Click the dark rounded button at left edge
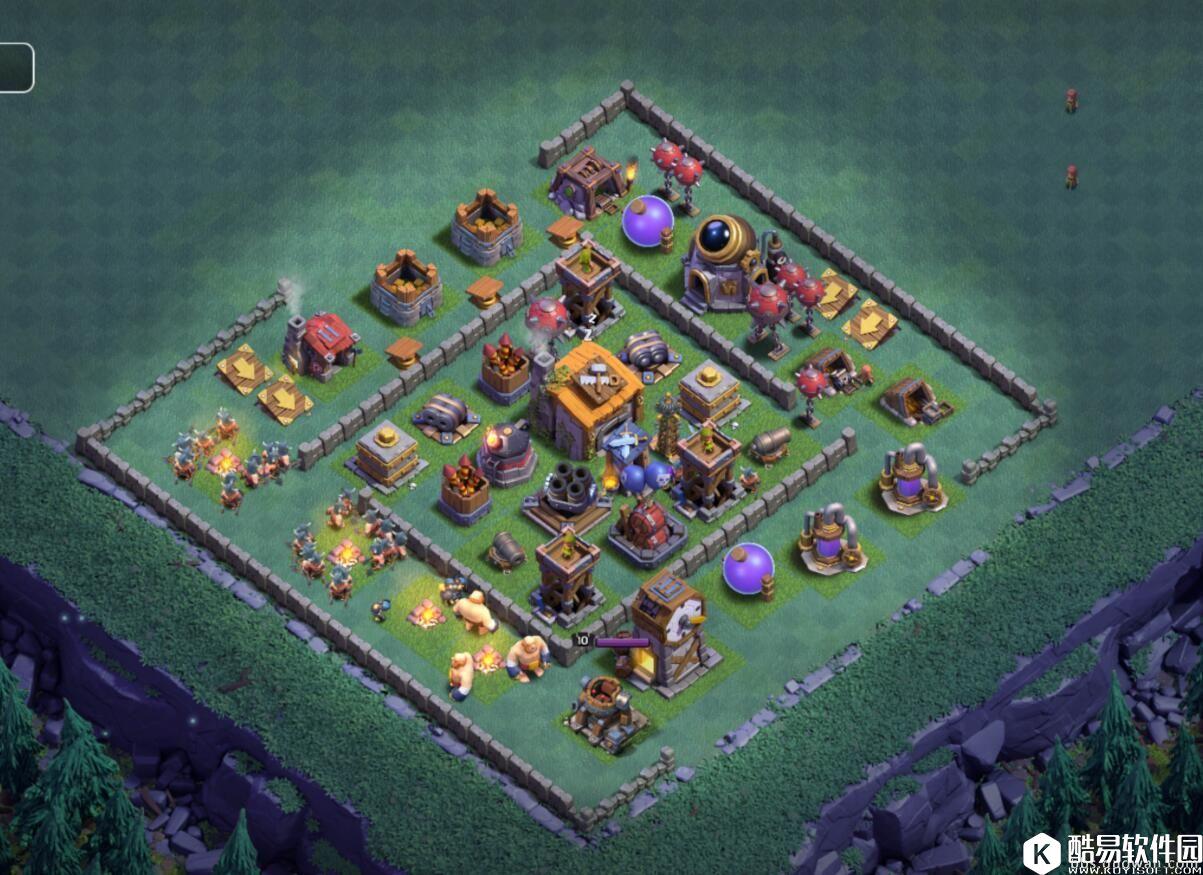The width and height of the screenshot is (1203, 875). pos(15,68)
